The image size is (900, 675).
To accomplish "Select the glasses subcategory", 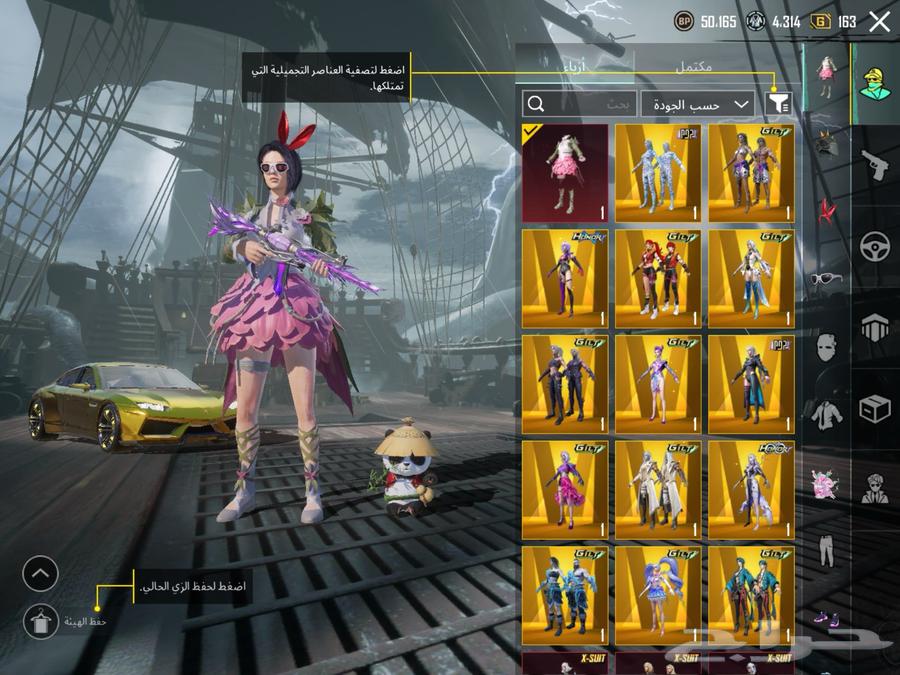I will click(826, 279).
